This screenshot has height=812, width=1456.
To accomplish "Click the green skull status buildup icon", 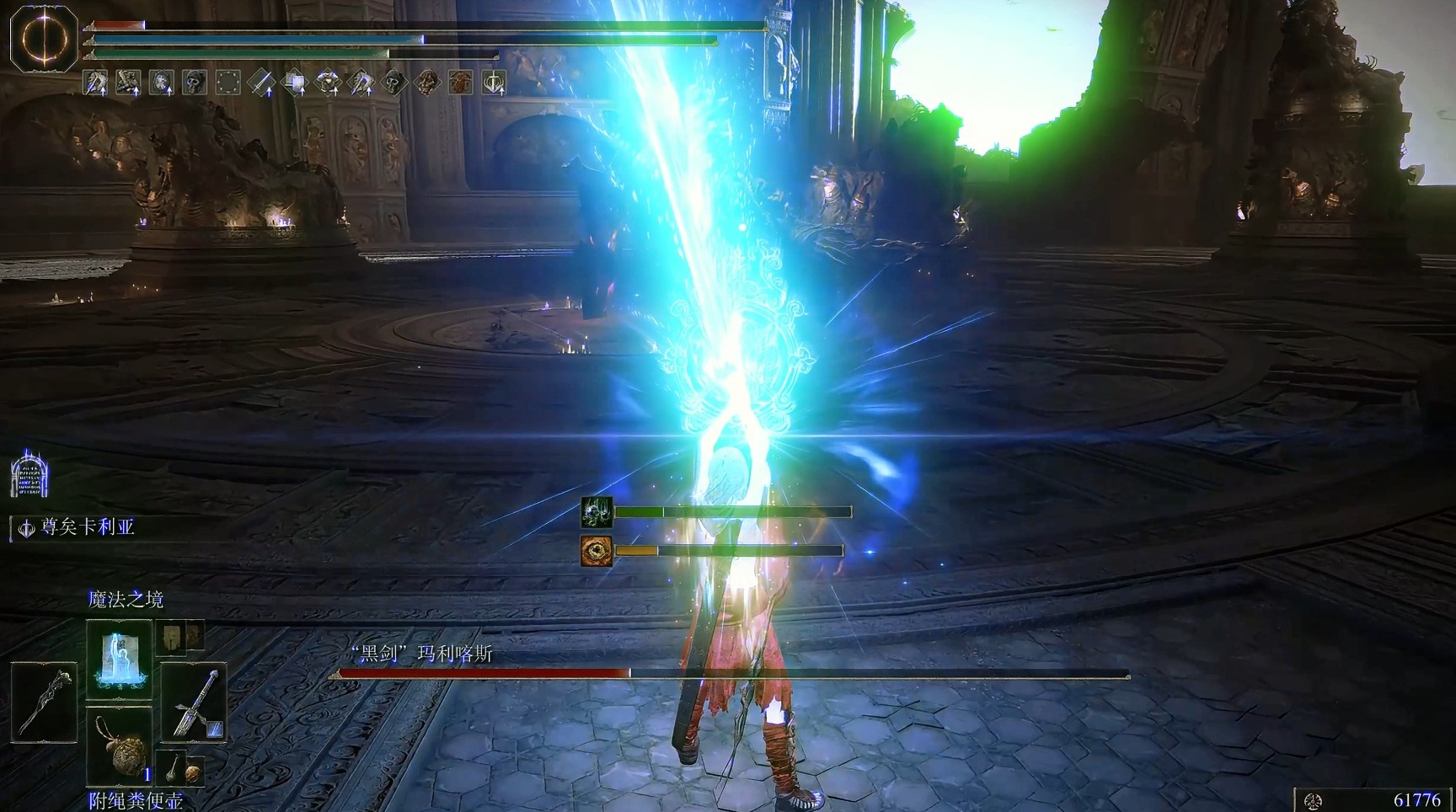I will tap(597, 512).
